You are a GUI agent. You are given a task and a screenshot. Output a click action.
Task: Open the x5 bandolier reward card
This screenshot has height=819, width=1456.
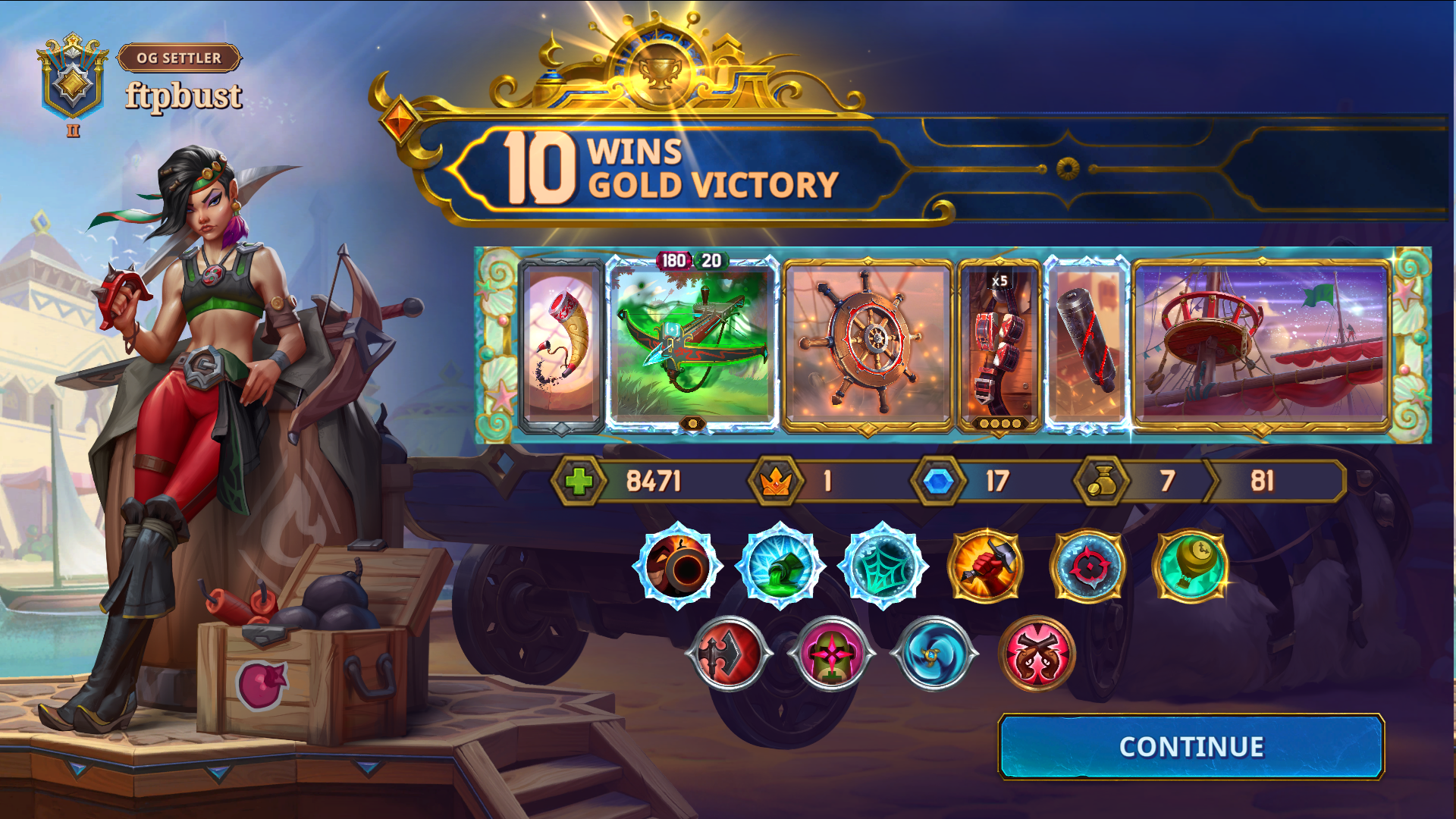pyautogui.click(x=999, y=345)
